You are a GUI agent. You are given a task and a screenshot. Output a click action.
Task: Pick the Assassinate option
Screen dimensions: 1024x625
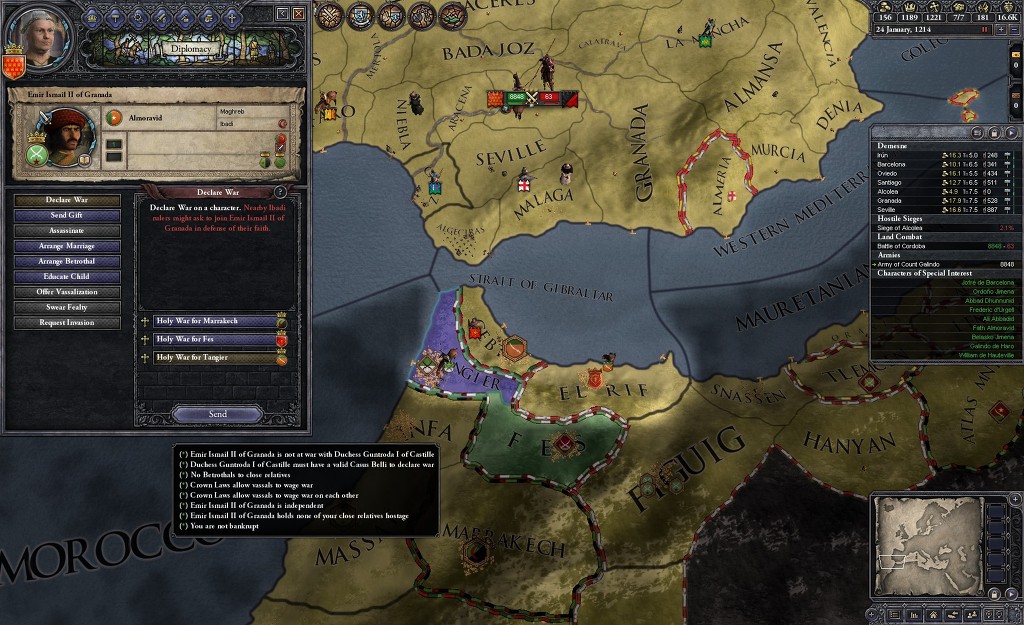[x=67, y=230]
